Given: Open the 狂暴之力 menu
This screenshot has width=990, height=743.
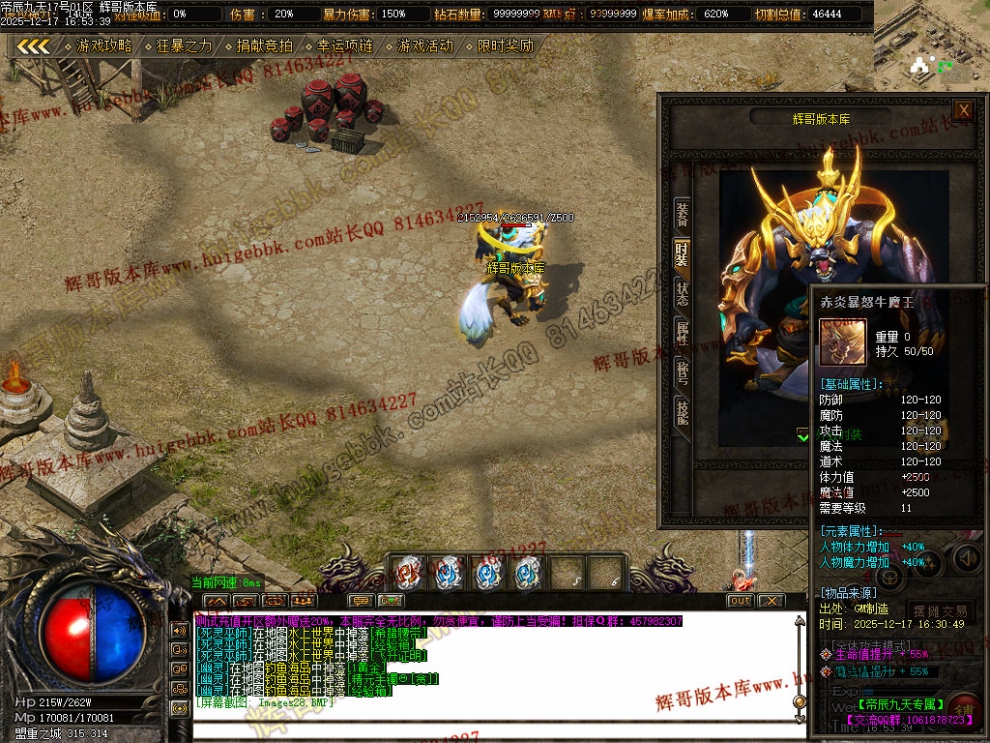Looking at the screenshot, I should click(x=184, y=46).
